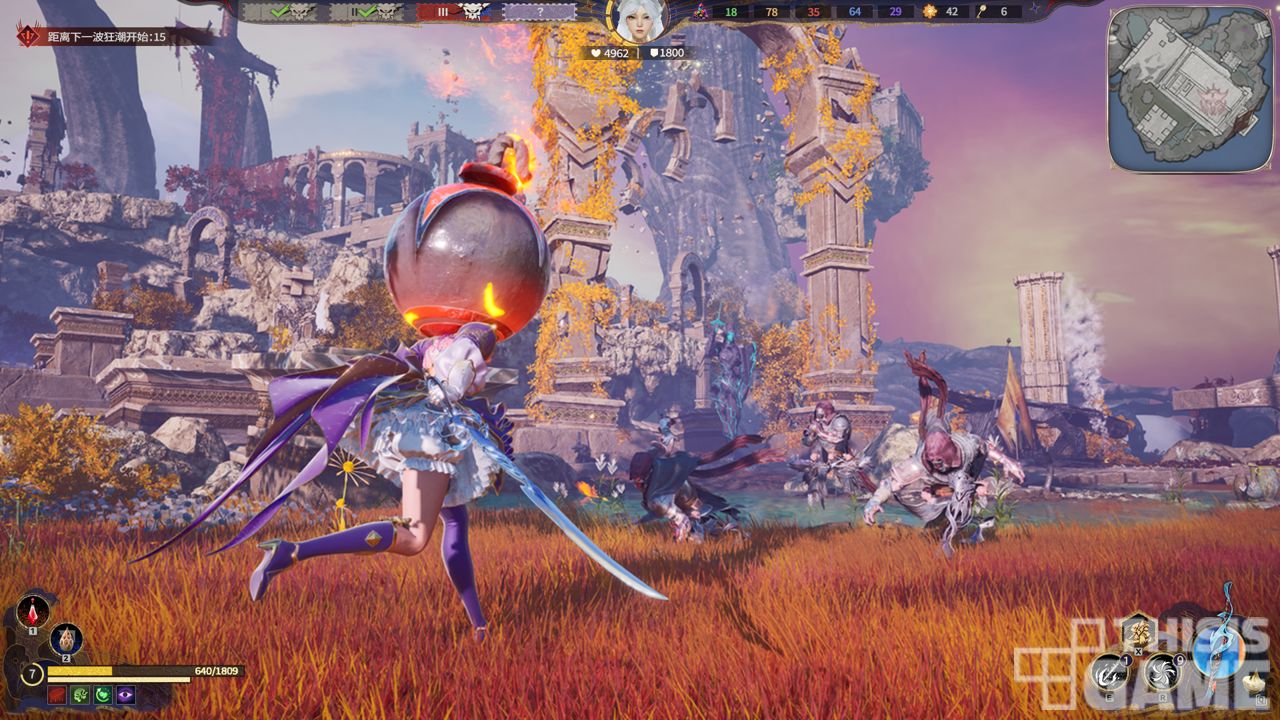The width and height of the screenshot is (1280, 720).
Task: Select the purple eye buff icon
Action: [125, 695]
